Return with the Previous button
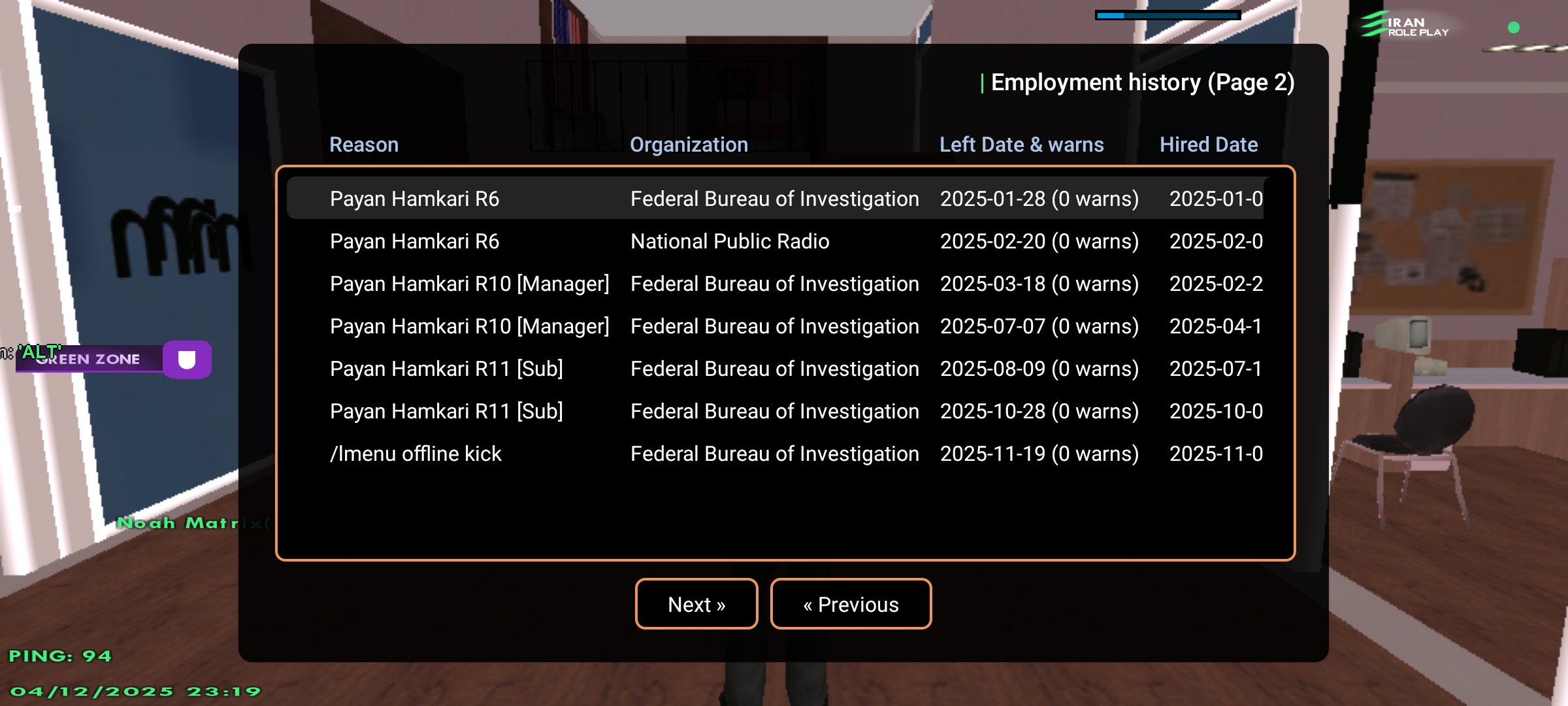1568x706 pixels. click(x=851, y=604)
